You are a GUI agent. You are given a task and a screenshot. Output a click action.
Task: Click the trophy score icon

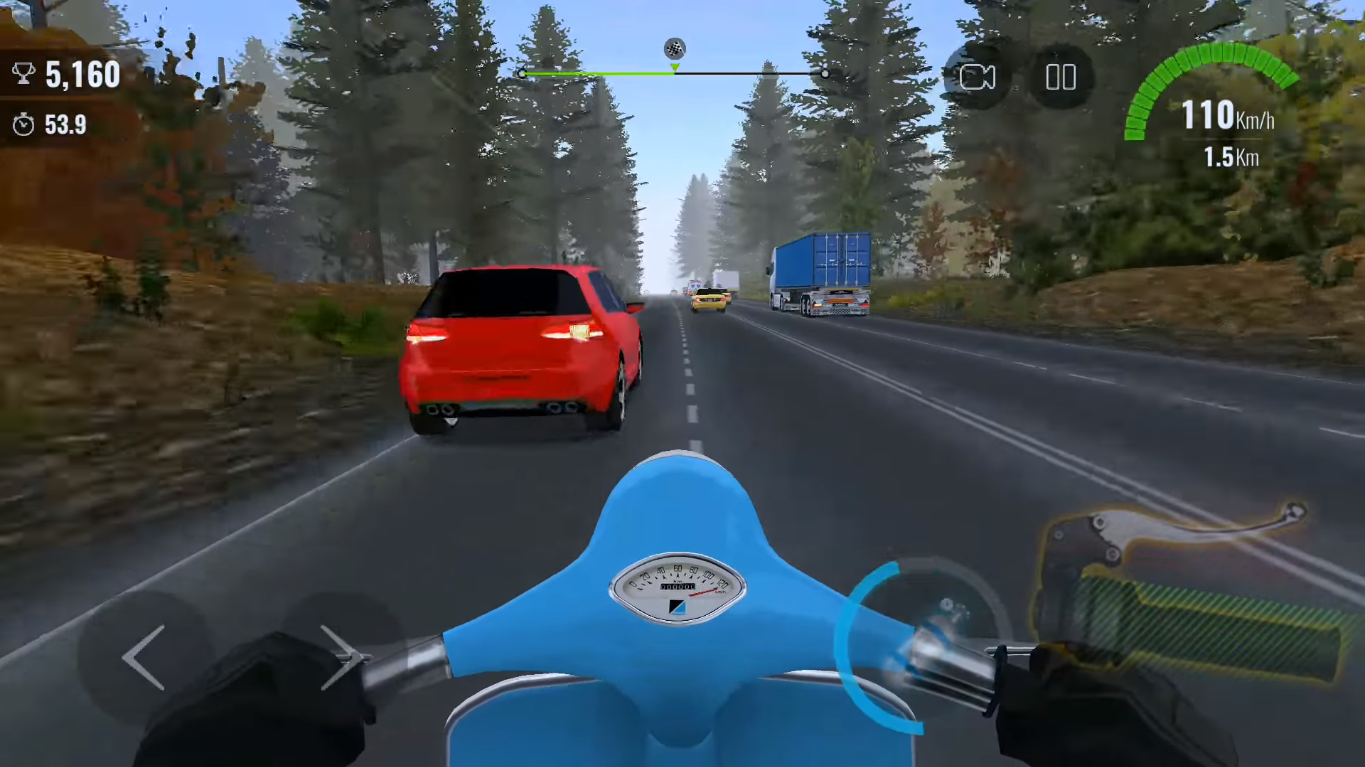(x=22, y=74)
